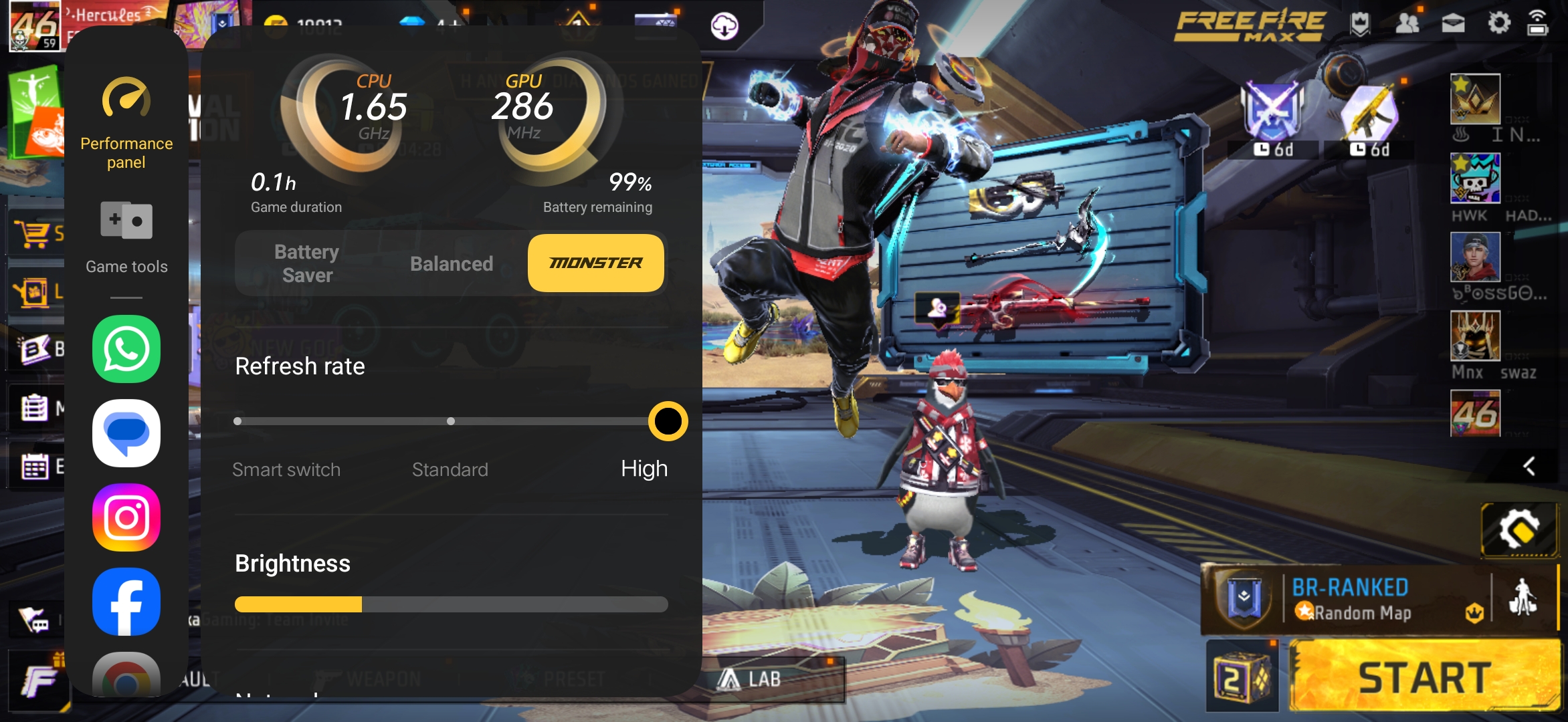Image resolution: width=1568 pixels, height=722 pixels.
Task: Choose the MONSTER performance mode
Action: coord(595,263)
